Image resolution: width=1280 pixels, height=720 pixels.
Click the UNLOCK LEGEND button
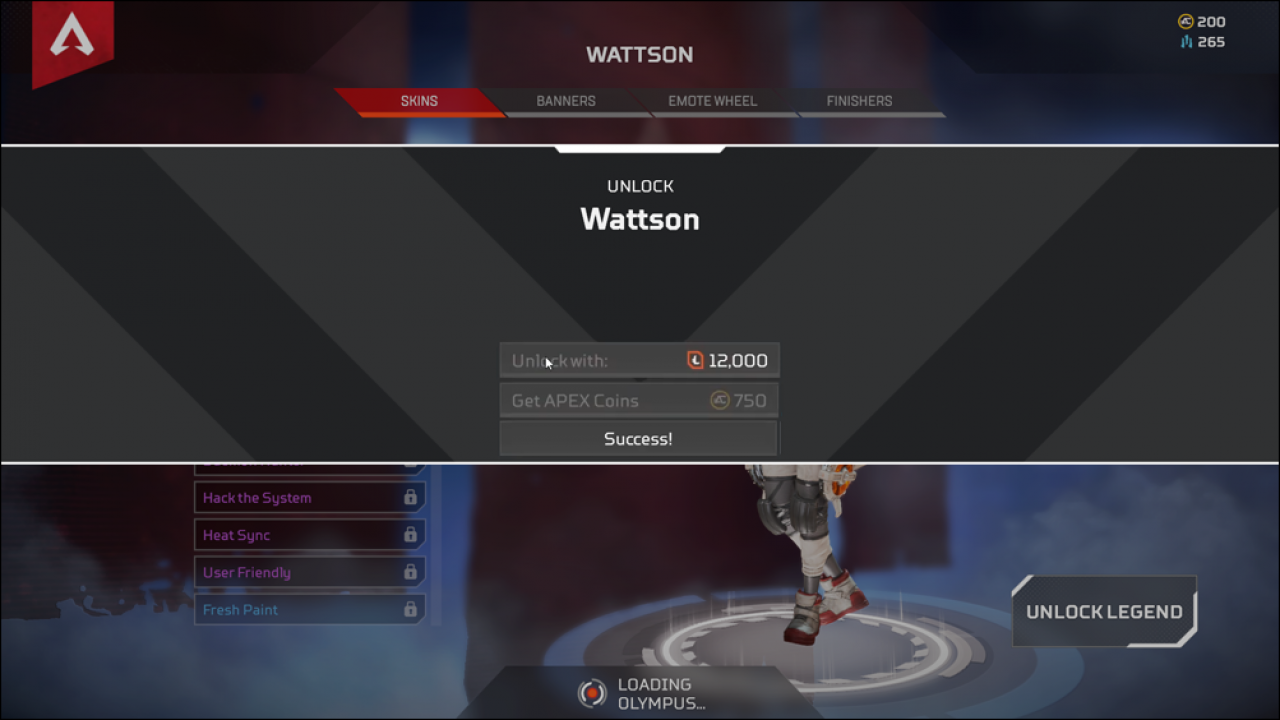tap(1104, 611)
